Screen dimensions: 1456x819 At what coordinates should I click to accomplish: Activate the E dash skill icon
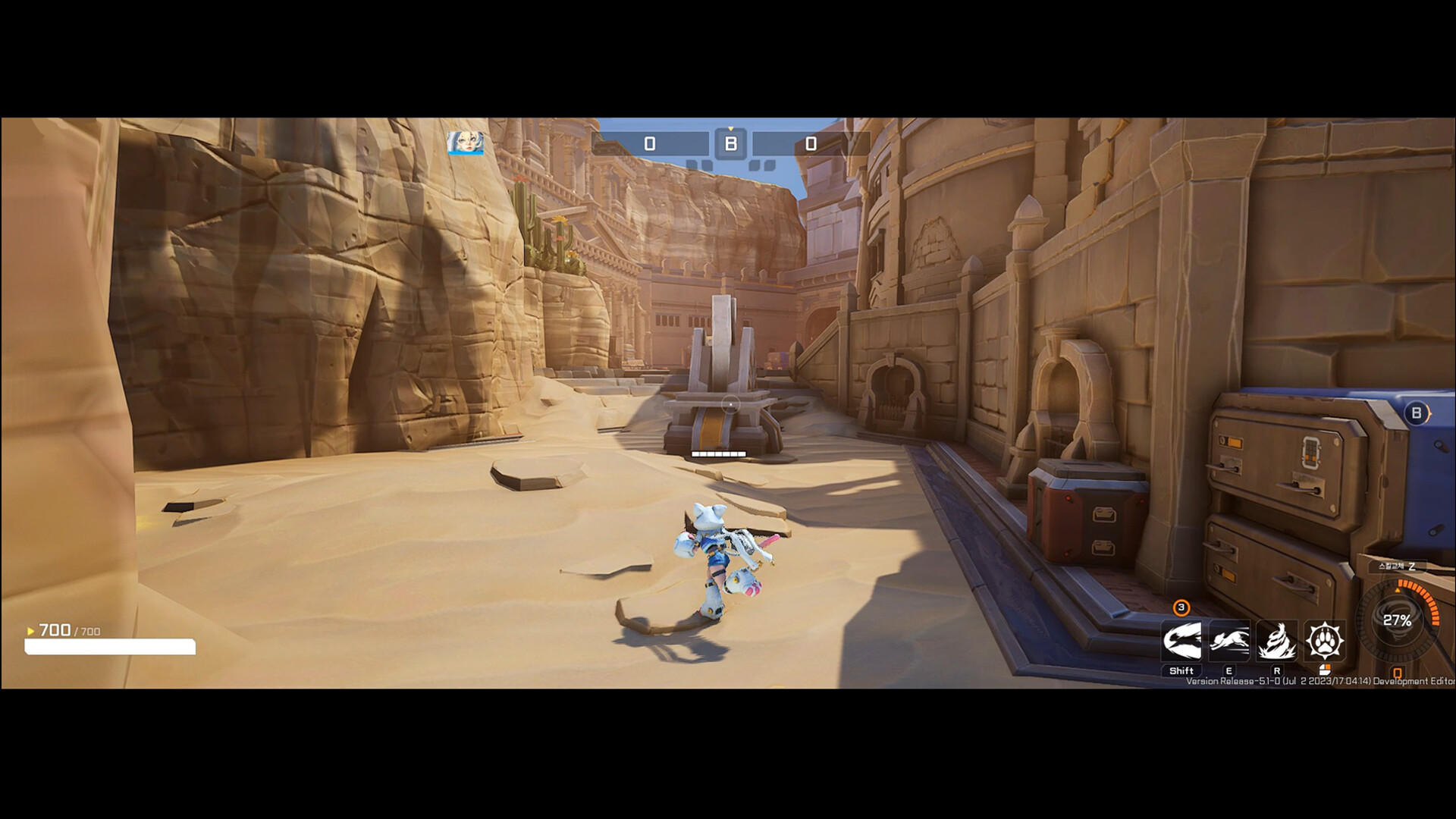[x=1230, y=642]
